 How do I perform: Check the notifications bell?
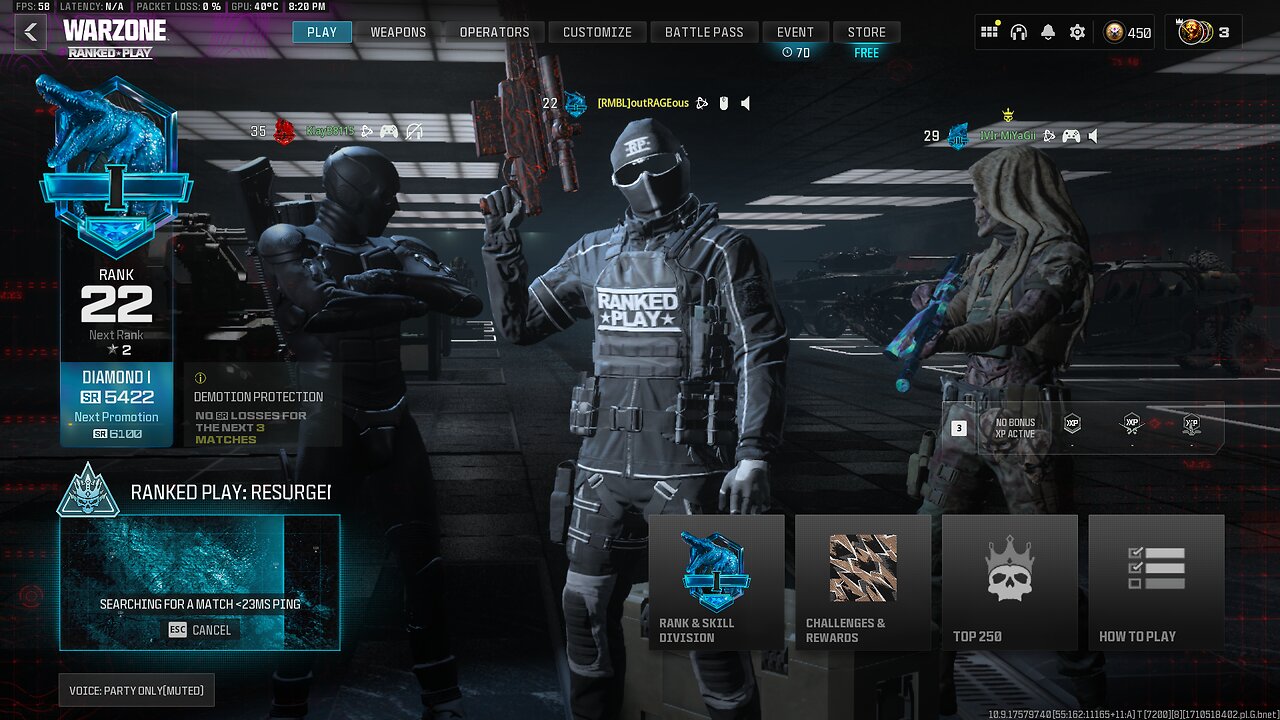1047,32
